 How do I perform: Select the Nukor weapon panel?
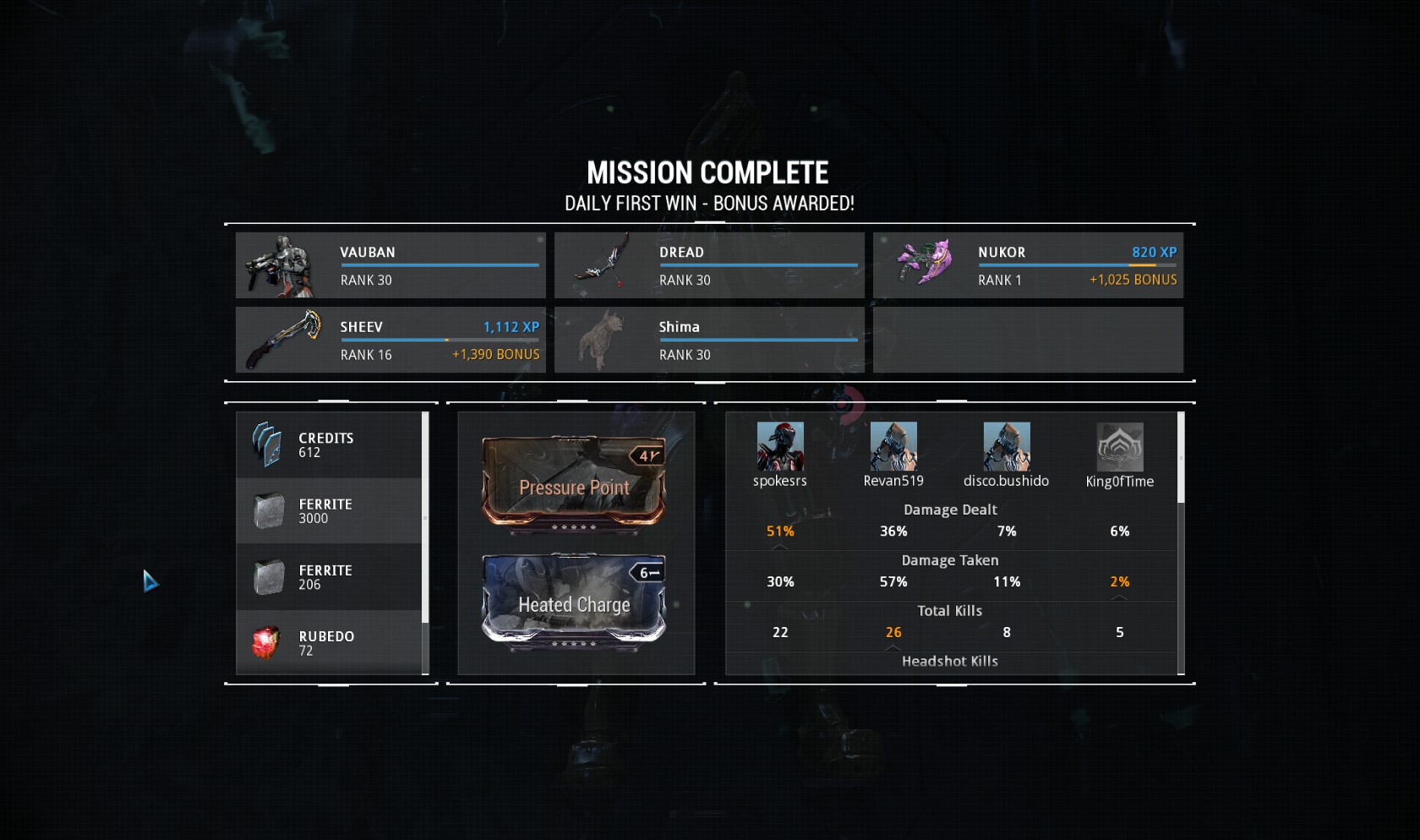(1028, 265)
